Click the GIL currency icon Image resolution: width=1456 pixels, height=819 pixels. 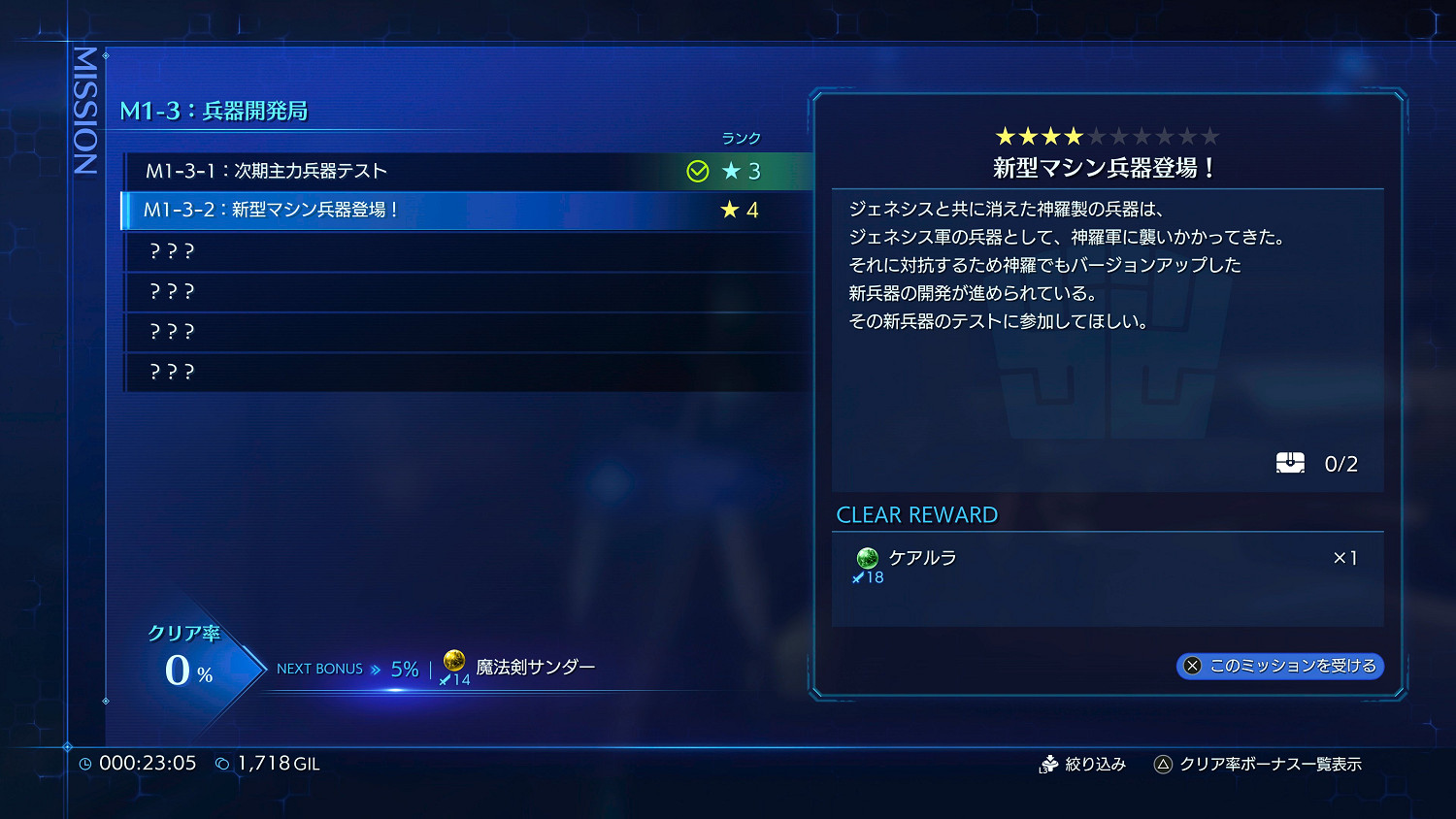[x=221, y=763]
